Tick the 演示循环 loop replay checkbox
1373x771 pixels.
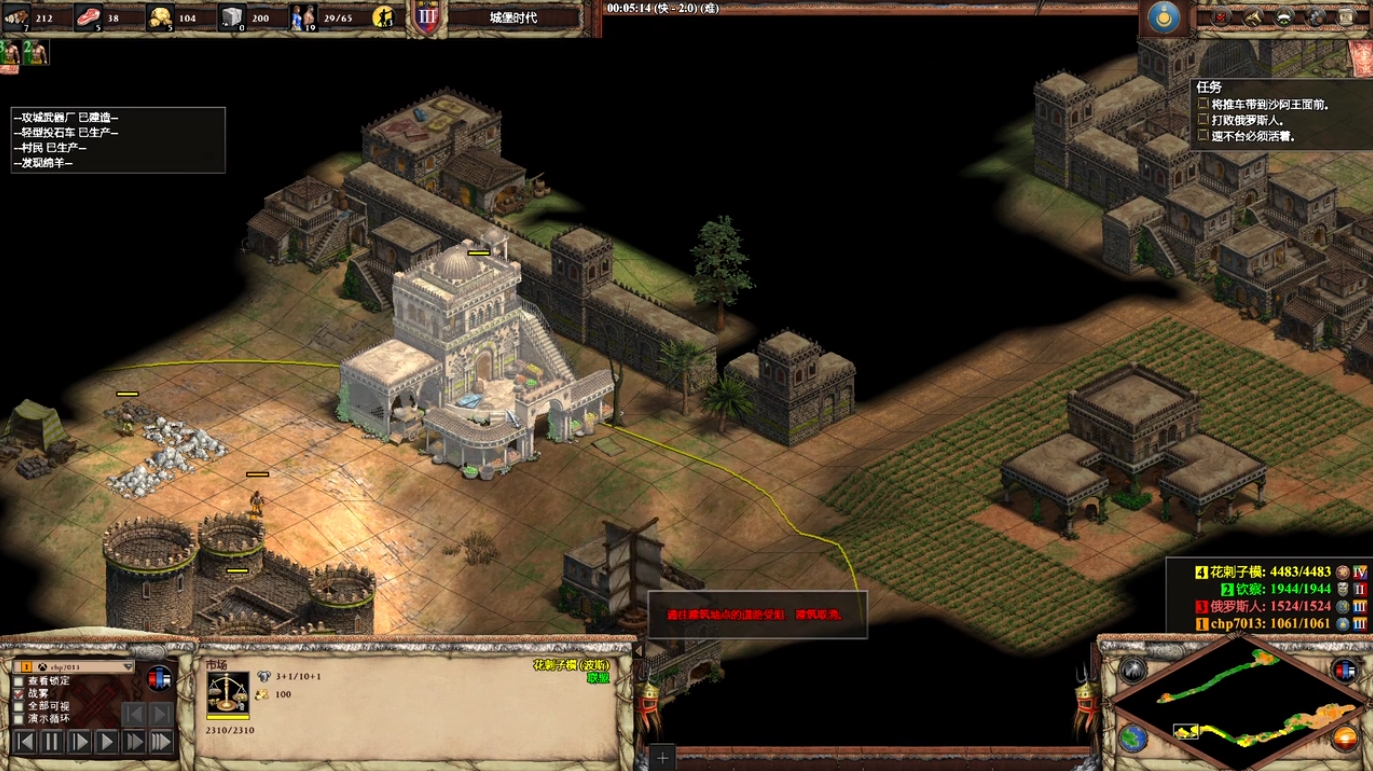coord(19,718)
